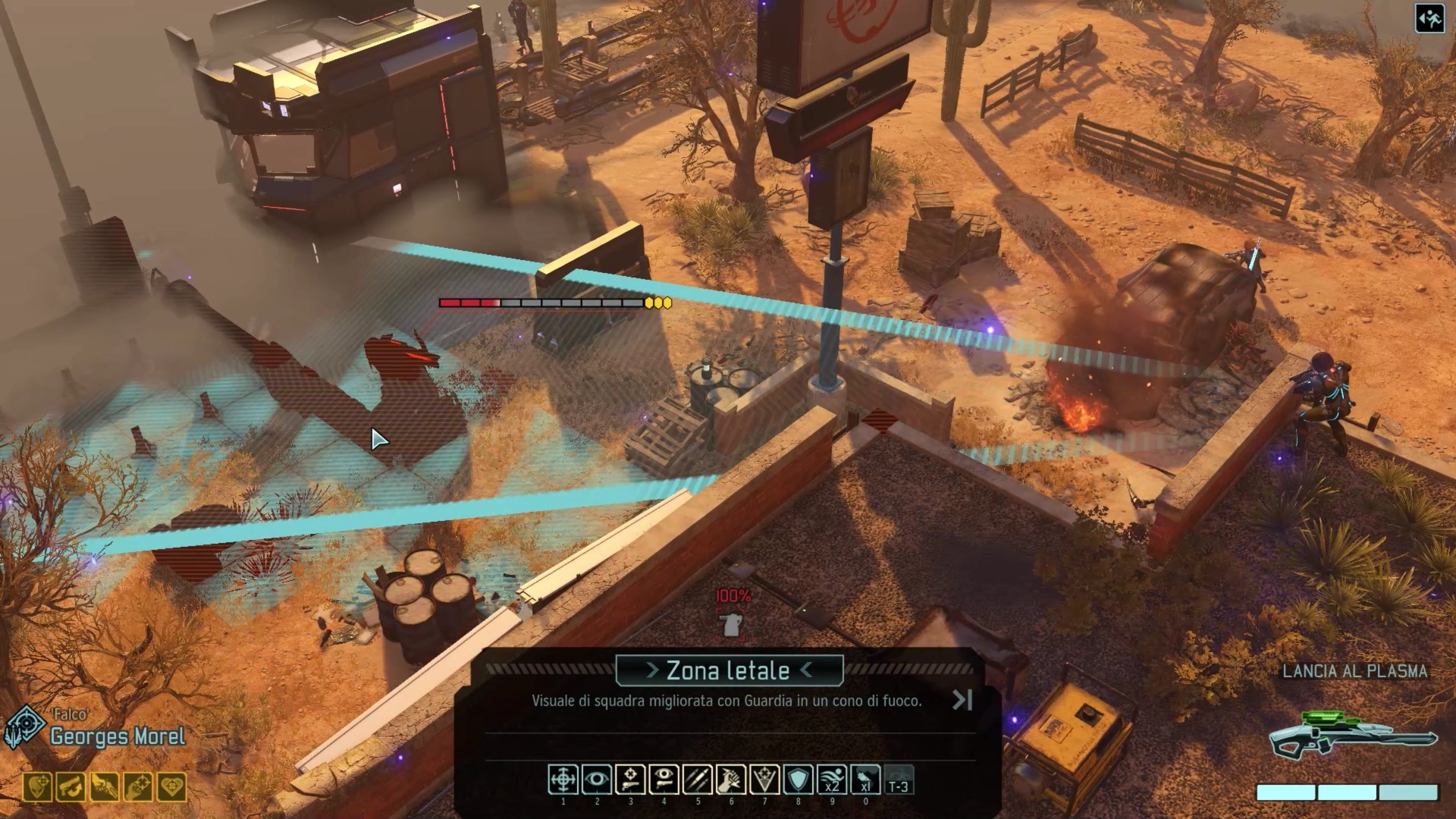
Task: Activate the shield Hunker Down ability
Action: point(798,780)
